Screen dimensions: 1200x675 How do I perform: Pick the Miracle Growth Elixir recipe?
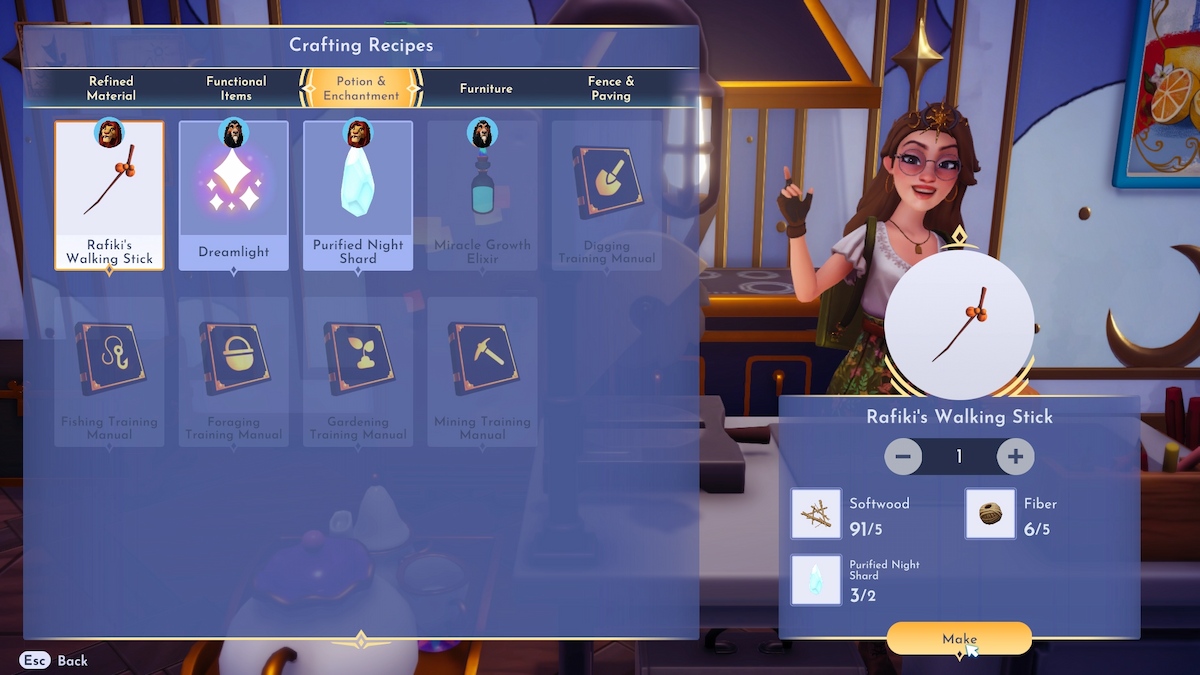(482, 196)
